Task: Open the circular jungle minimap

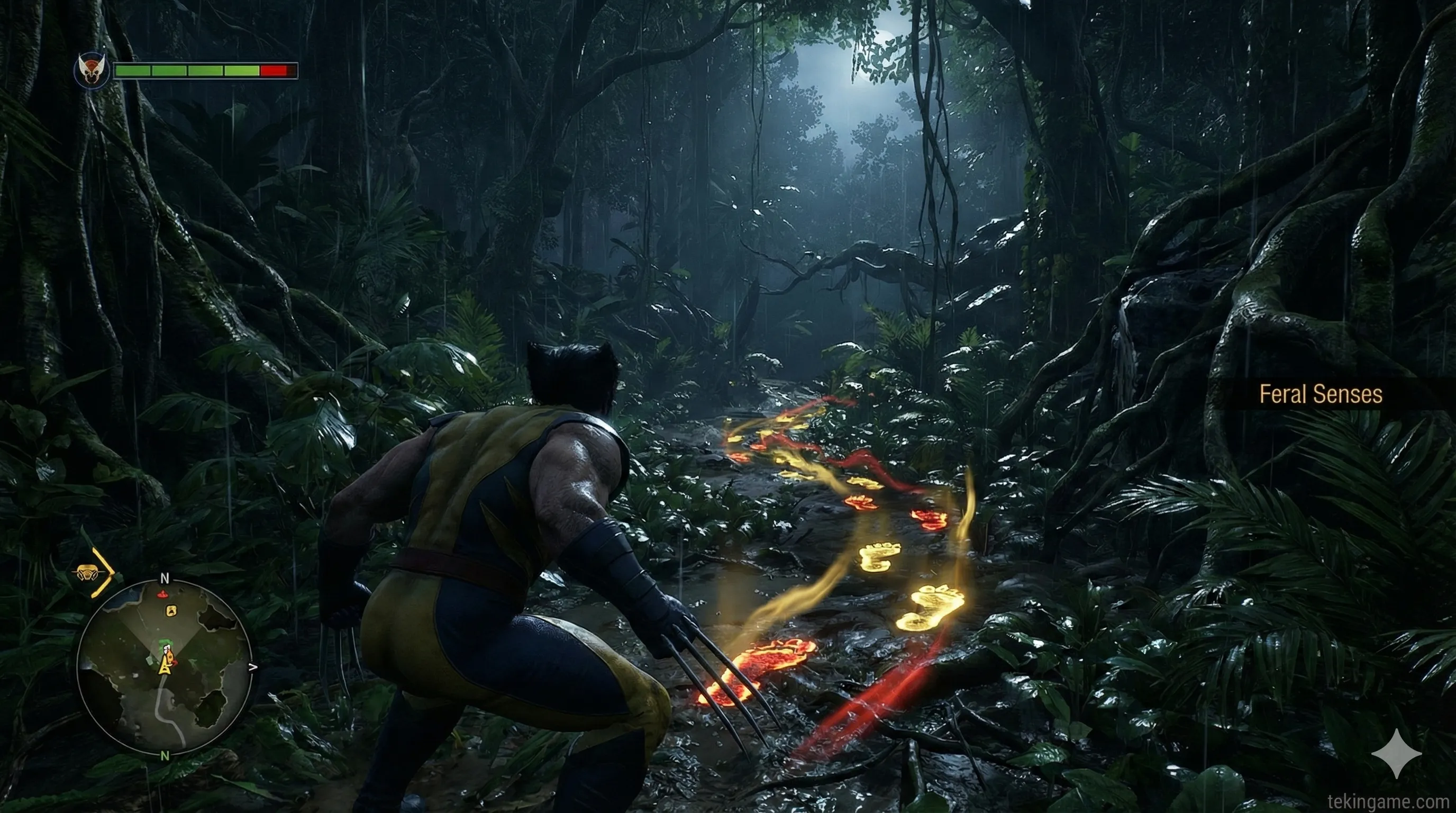Action: coord(165,667)
